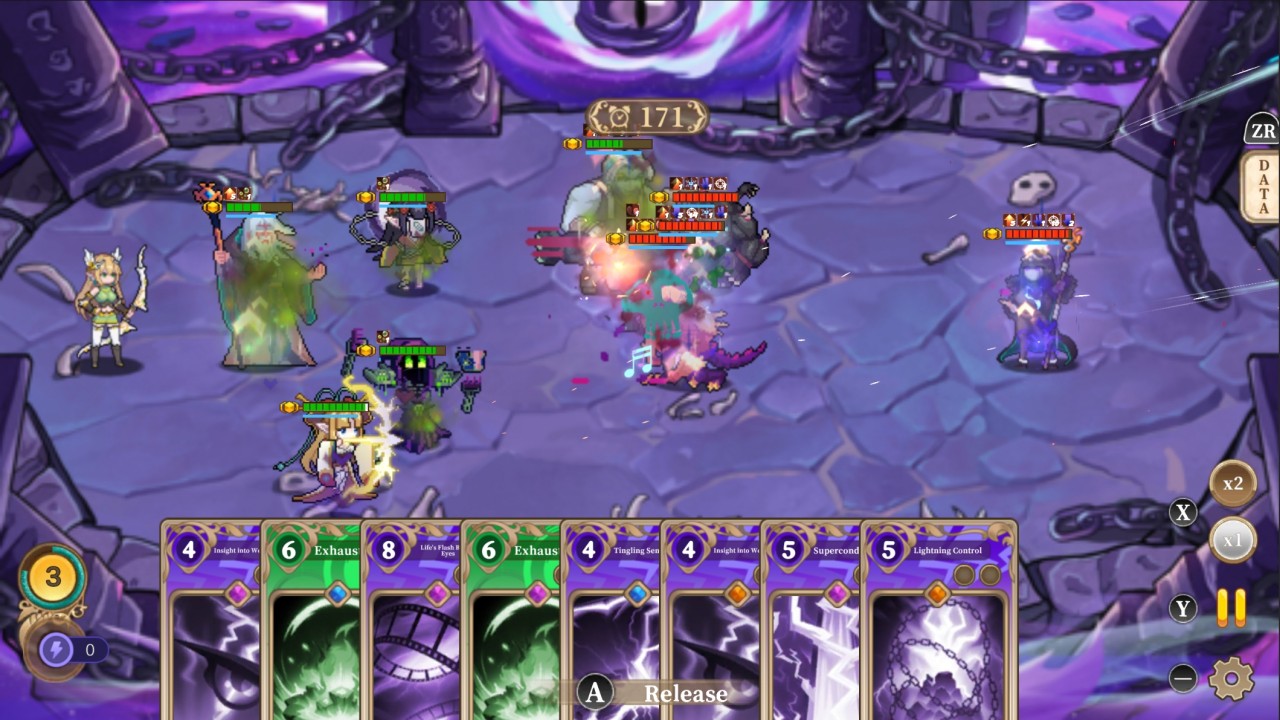Toggle x2 battle speed
The width and height of the screenshot is (1280, 720).
pyautogui.click(x=1233, y=483)
